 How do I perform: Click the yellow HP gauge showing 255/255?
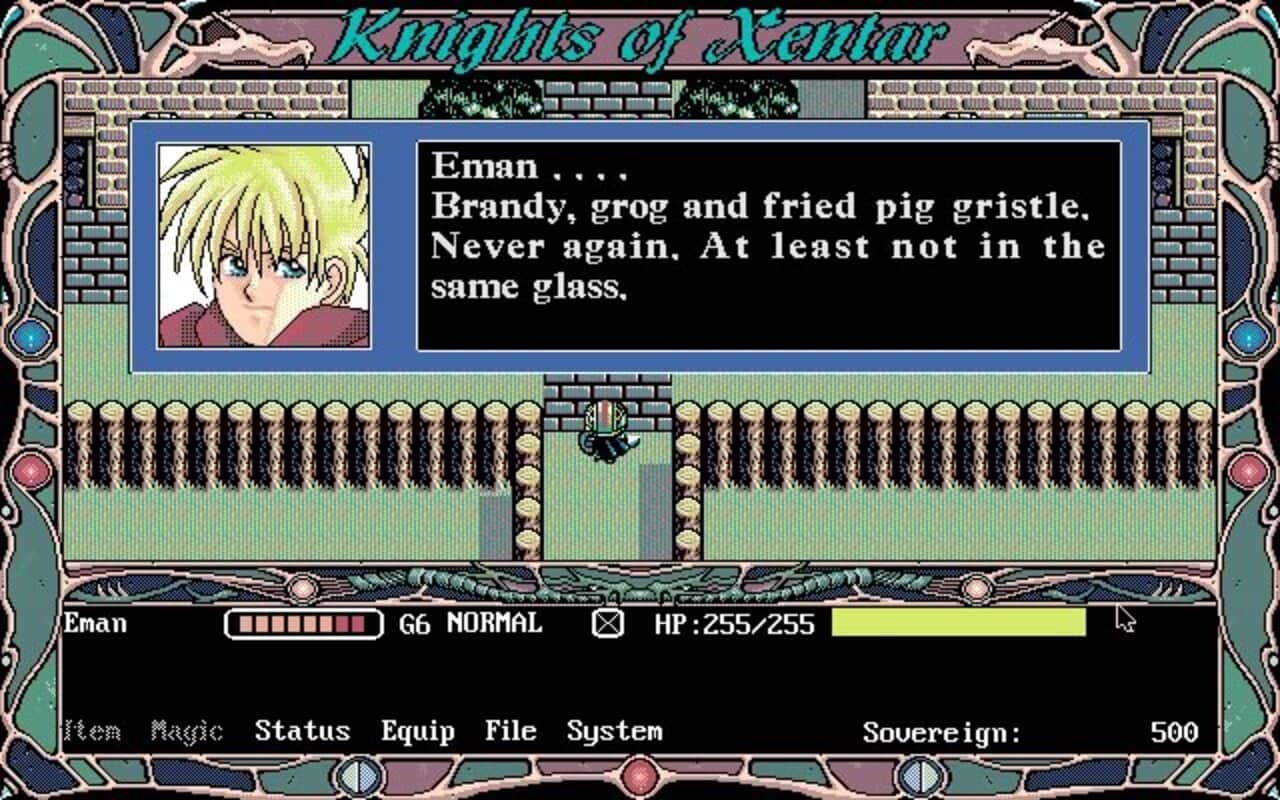tap(960, 624)
